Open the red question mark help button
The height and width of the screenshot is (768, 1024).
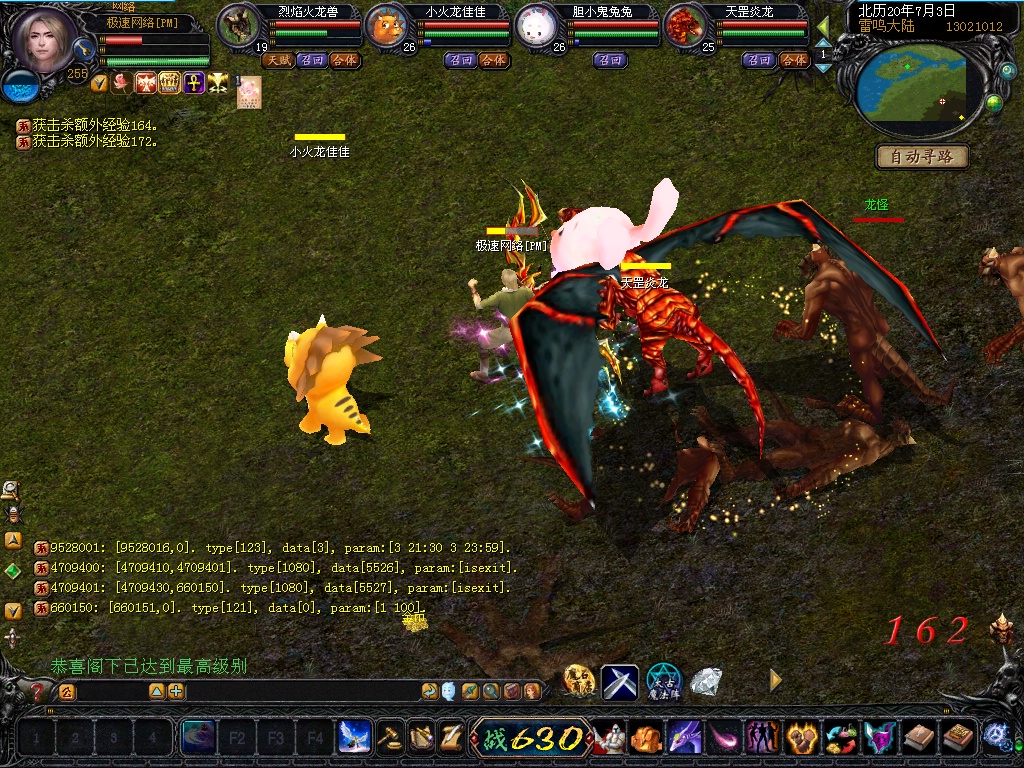pos(38,691)
